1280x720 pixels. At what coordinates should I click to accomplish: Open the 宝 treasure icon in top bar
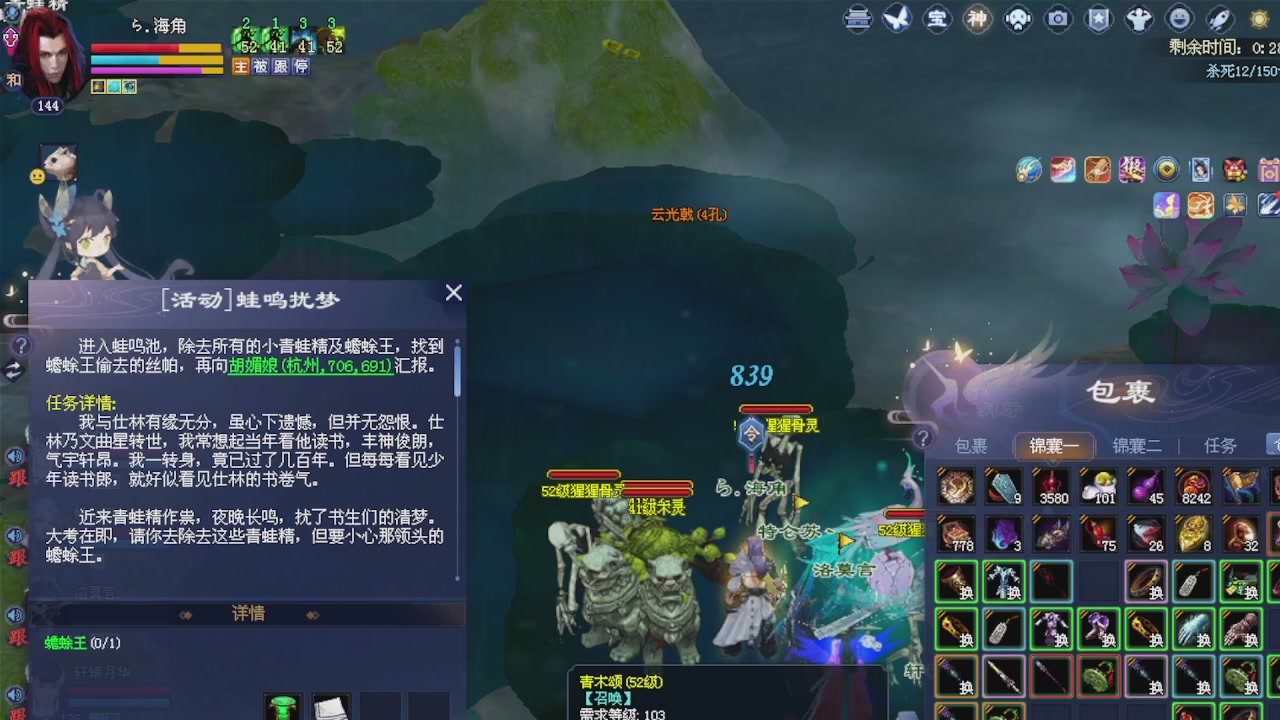pyautogui.click(x=938, y=19)
